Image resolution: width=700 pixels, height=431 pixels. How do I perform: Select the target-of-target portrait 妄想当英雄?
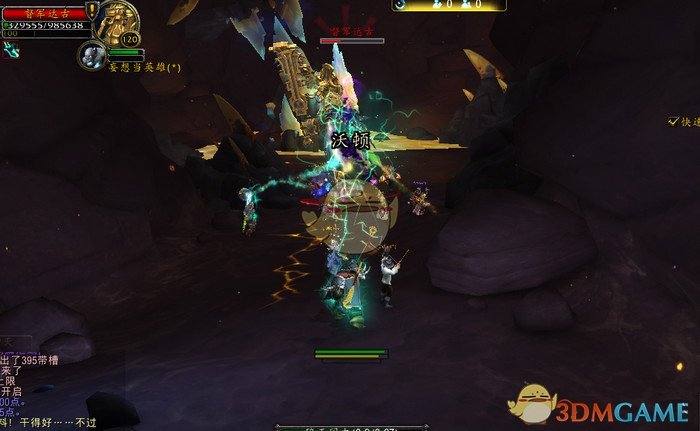click(x=92, y=56)
